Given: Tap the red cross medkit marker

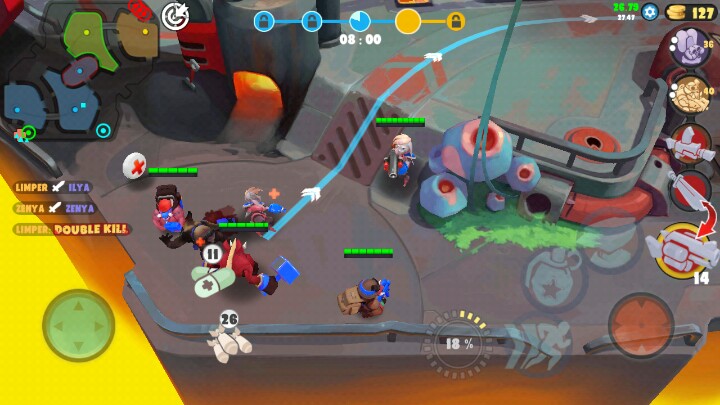Looking at the screenshot, I should tap(135, 165).
